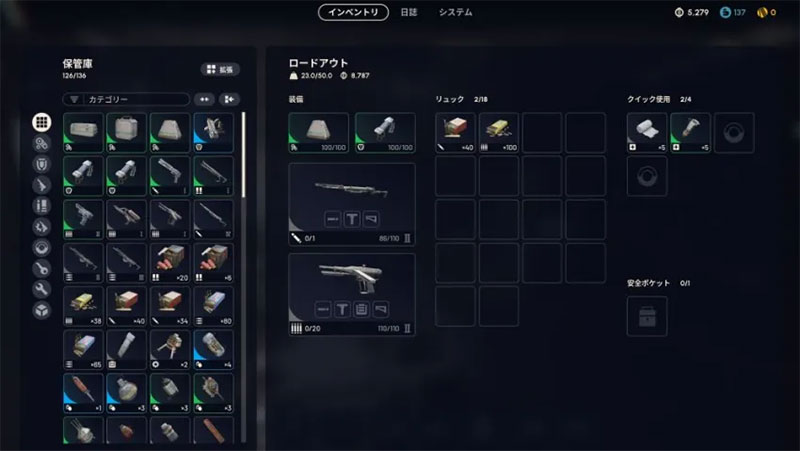800x451 pixels.
Task: Open the 日誌 tab
Action: point(409,13)
